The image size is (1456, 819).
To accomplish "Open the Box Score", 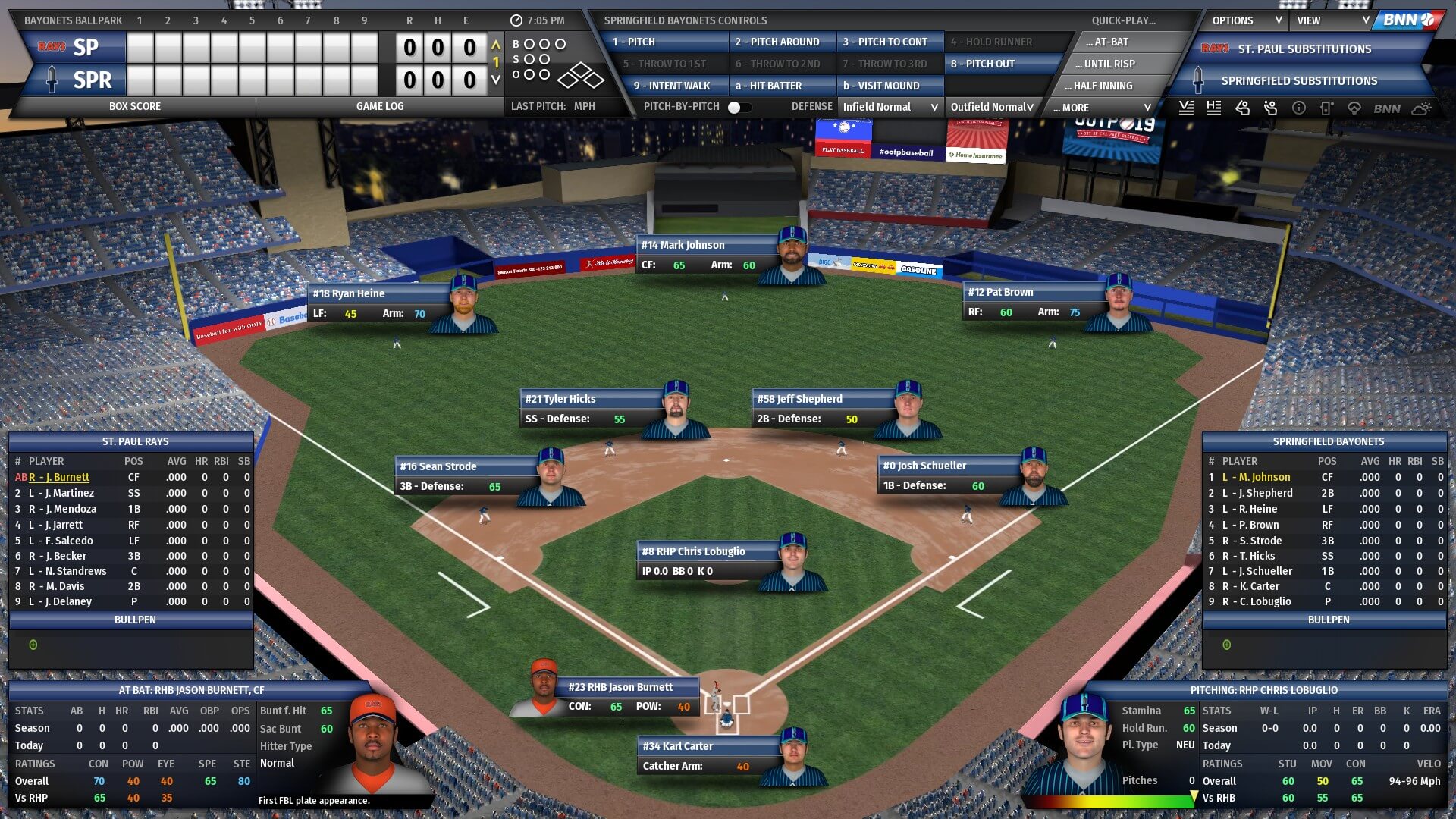I will 135,107.
